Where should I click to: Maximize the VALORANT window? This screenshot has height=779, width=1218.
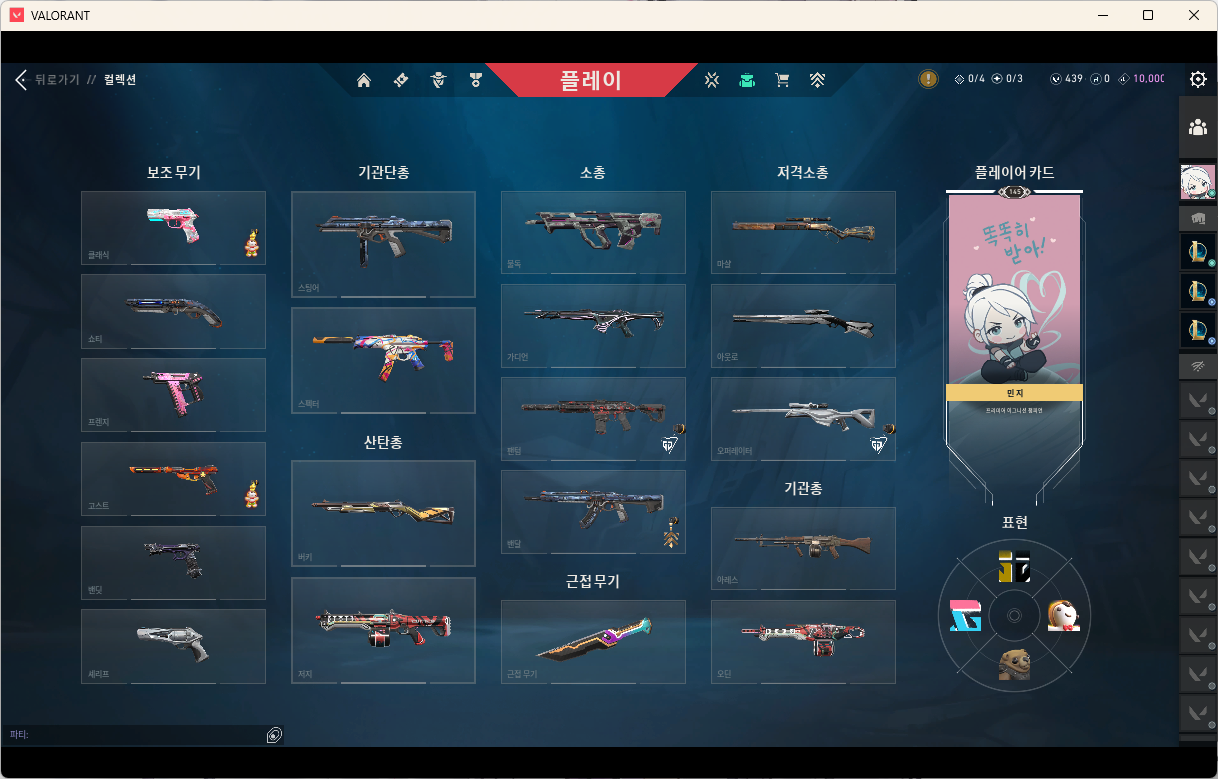[1148, 15]
